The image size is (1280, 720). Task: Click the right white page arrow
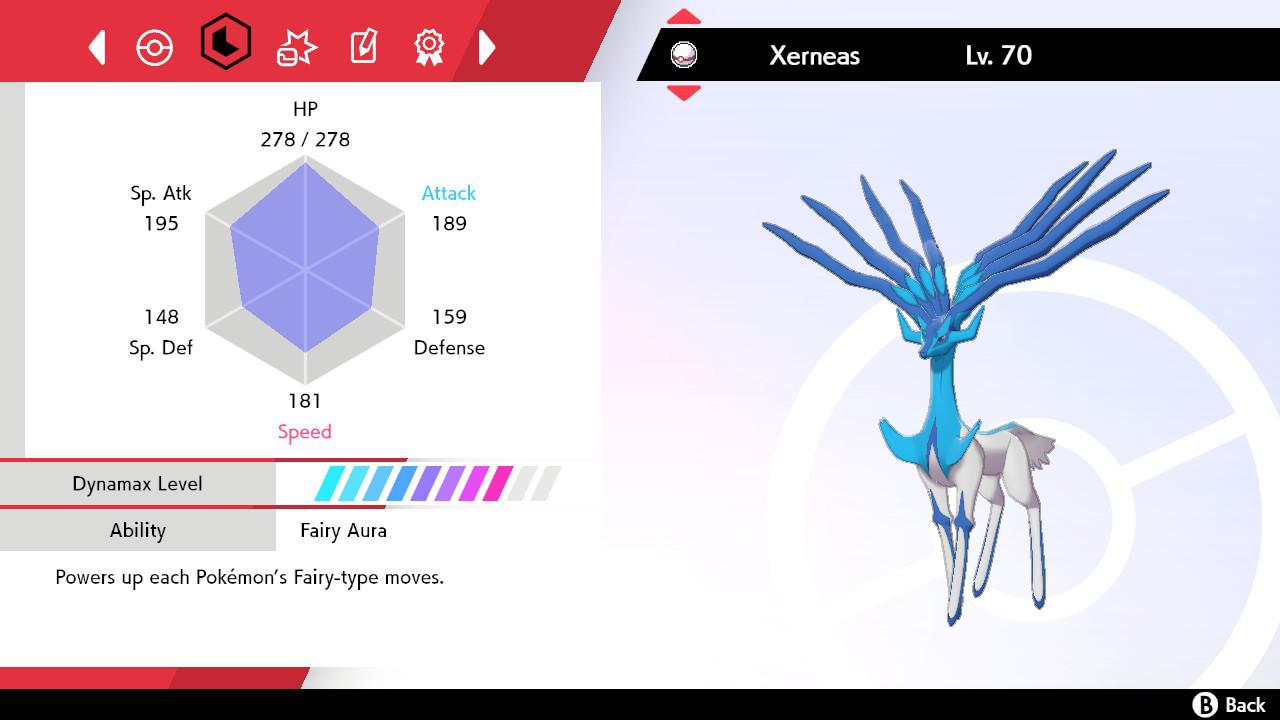pos(488,46)
